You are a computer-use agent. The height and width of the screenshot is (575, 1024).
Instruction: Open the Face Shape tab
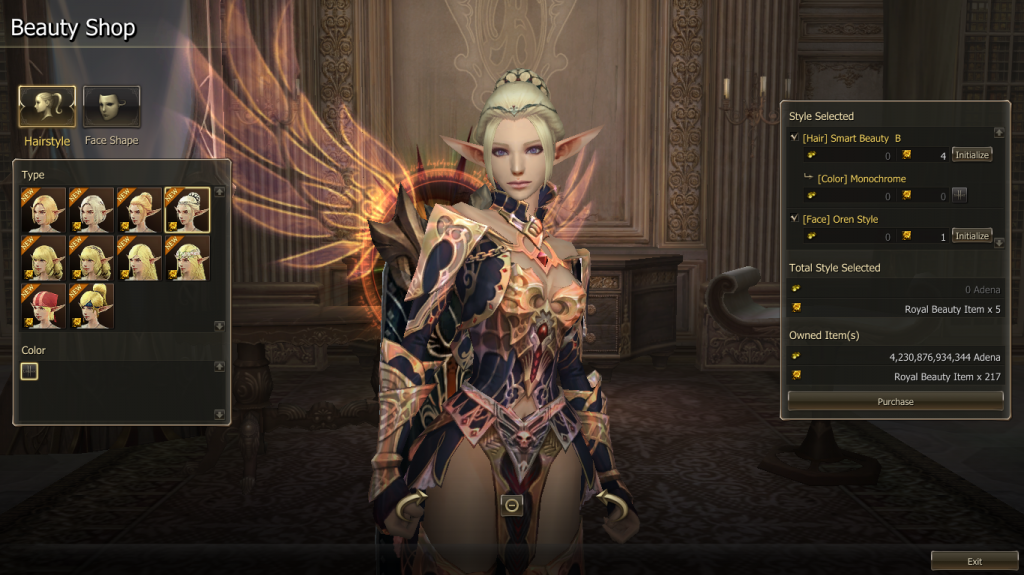pos(111,107)
